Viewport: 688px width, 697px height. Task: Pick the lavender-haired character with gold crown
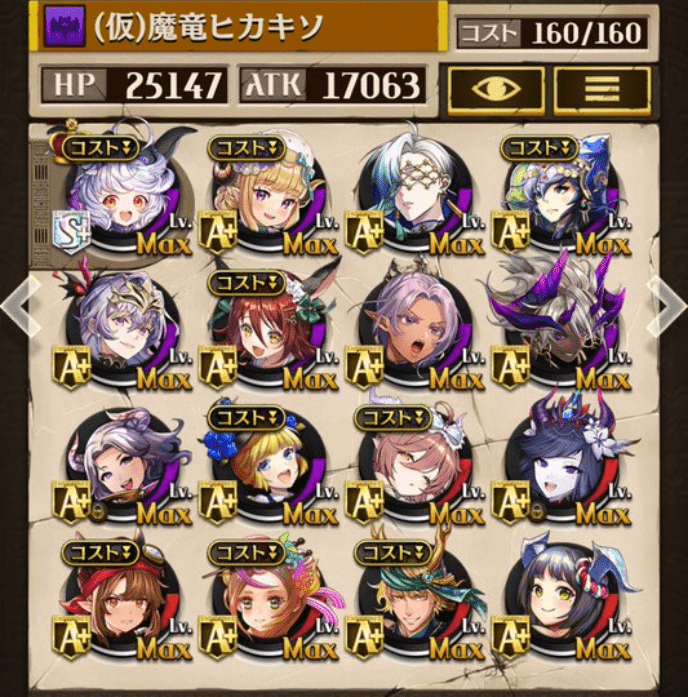click(118, 331)
